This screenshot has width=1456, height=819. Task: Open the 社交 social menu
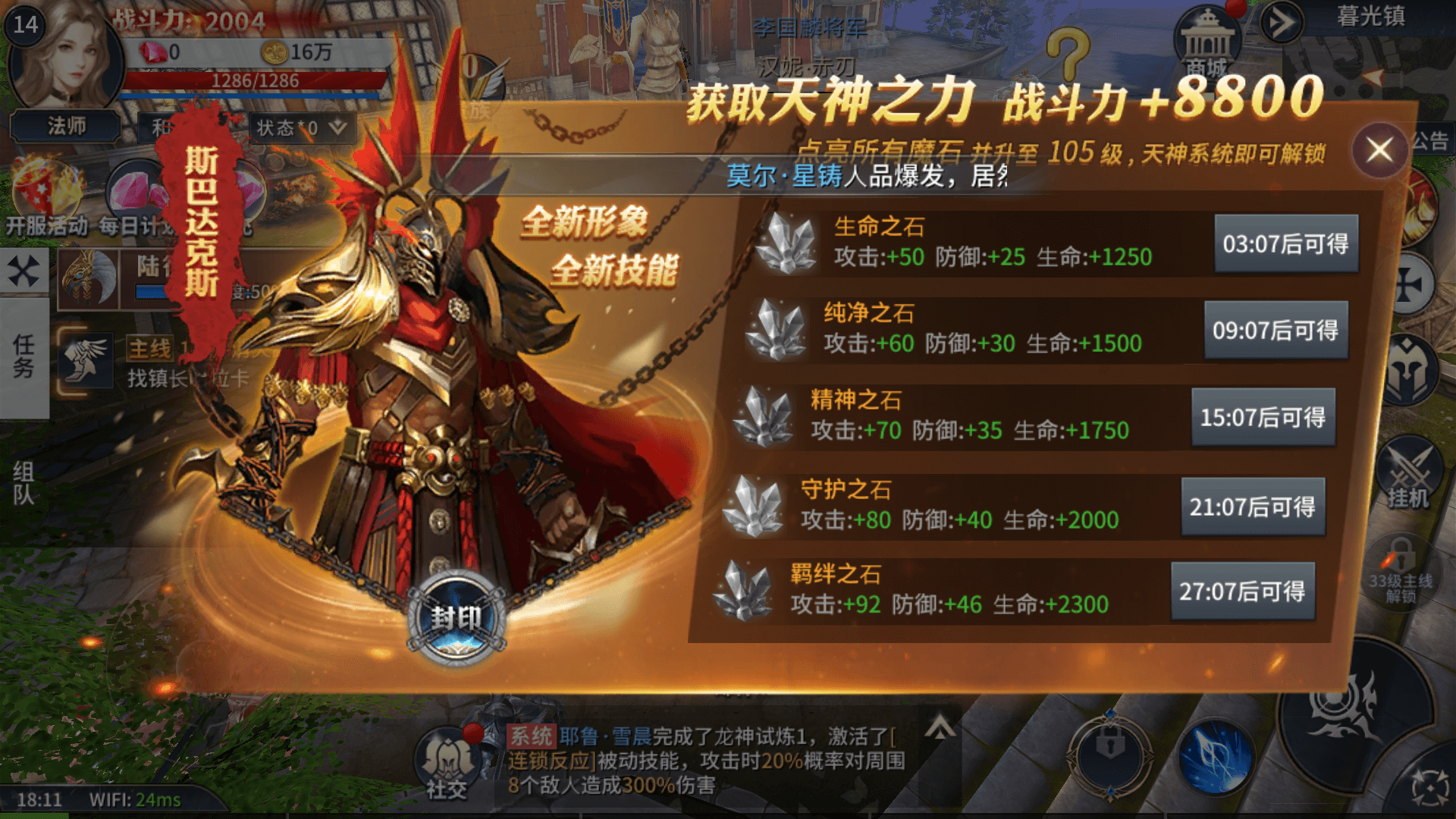pyautogui.click(x=447, y=762)
